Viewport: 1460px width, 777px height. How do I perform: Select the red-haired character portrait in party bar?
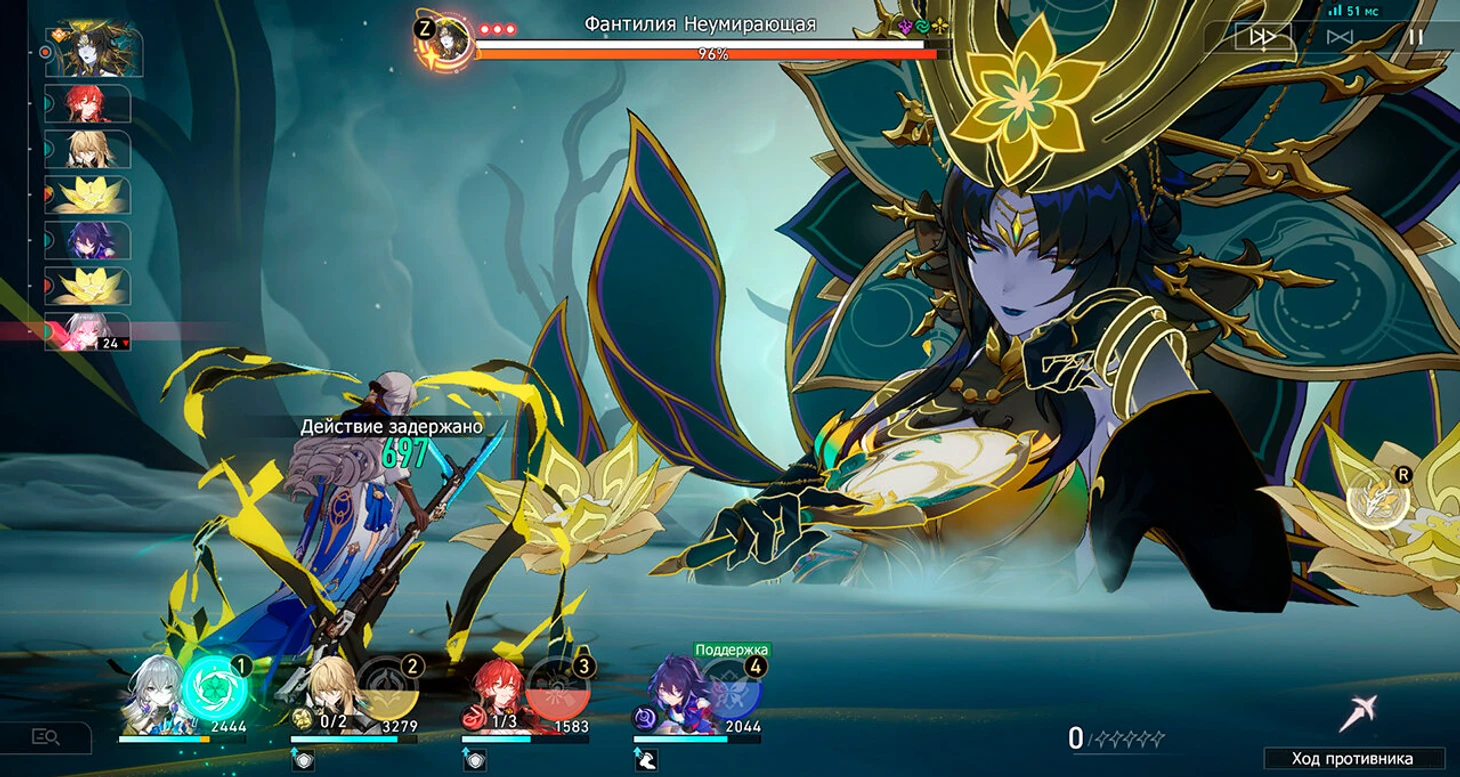pyautogui.click(x=498, y=696)
